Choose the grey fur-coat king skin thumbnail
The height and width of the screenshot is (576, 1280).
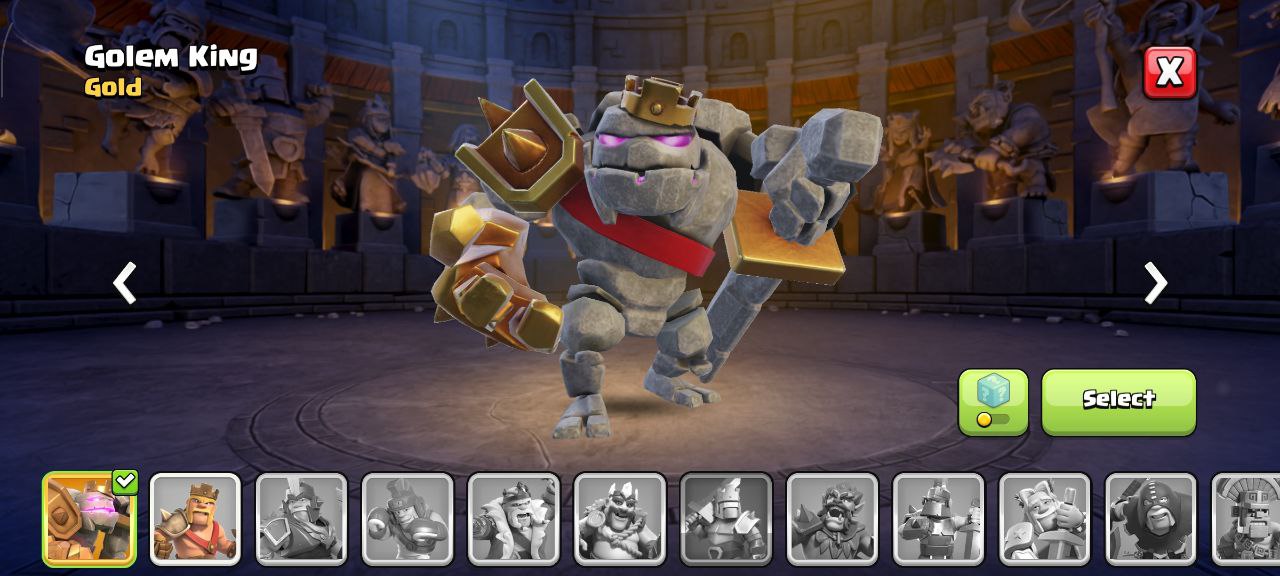513,519
